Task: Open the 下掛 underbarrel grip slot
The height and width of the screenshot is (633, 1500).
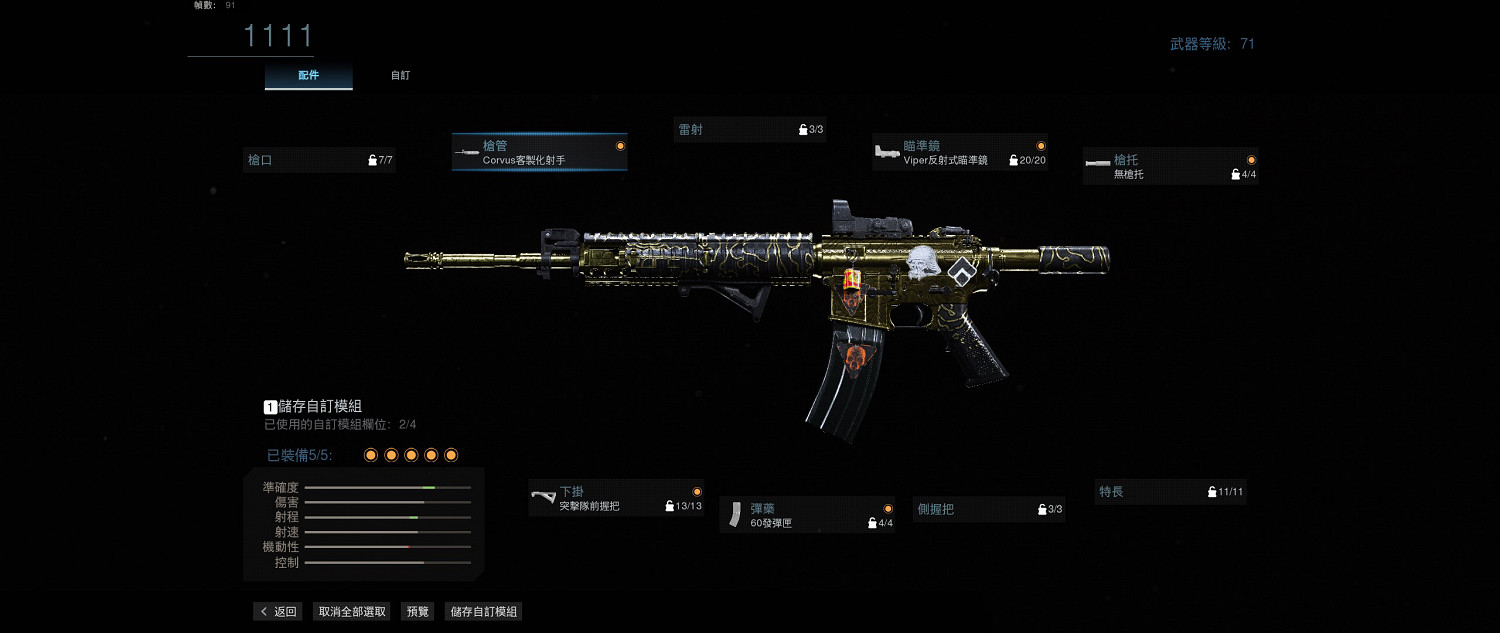Action: 616,498
